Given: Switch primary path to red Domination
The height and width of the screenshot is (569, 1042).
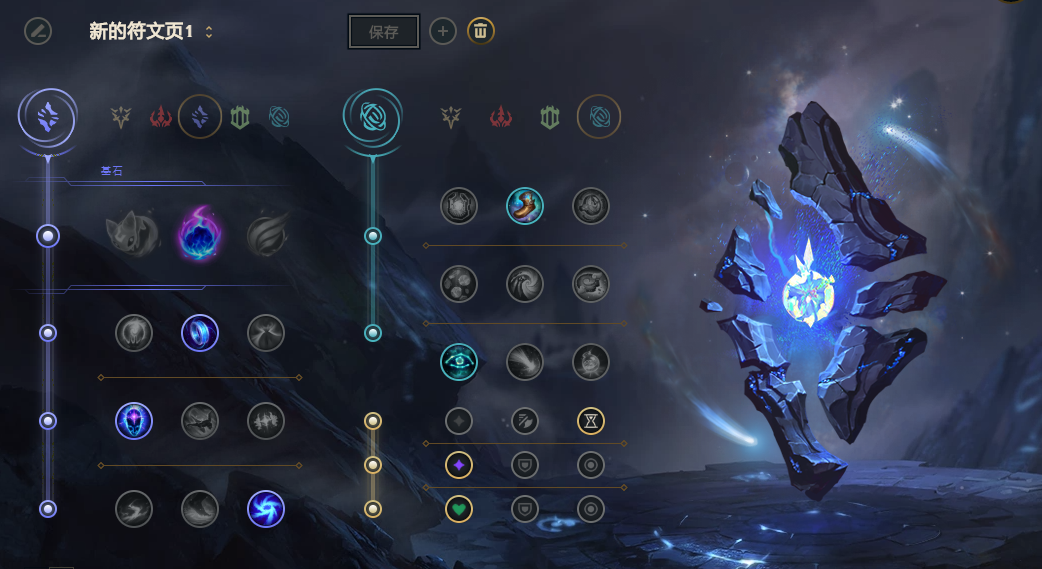Looking at the screenshot, I should 160,118.
